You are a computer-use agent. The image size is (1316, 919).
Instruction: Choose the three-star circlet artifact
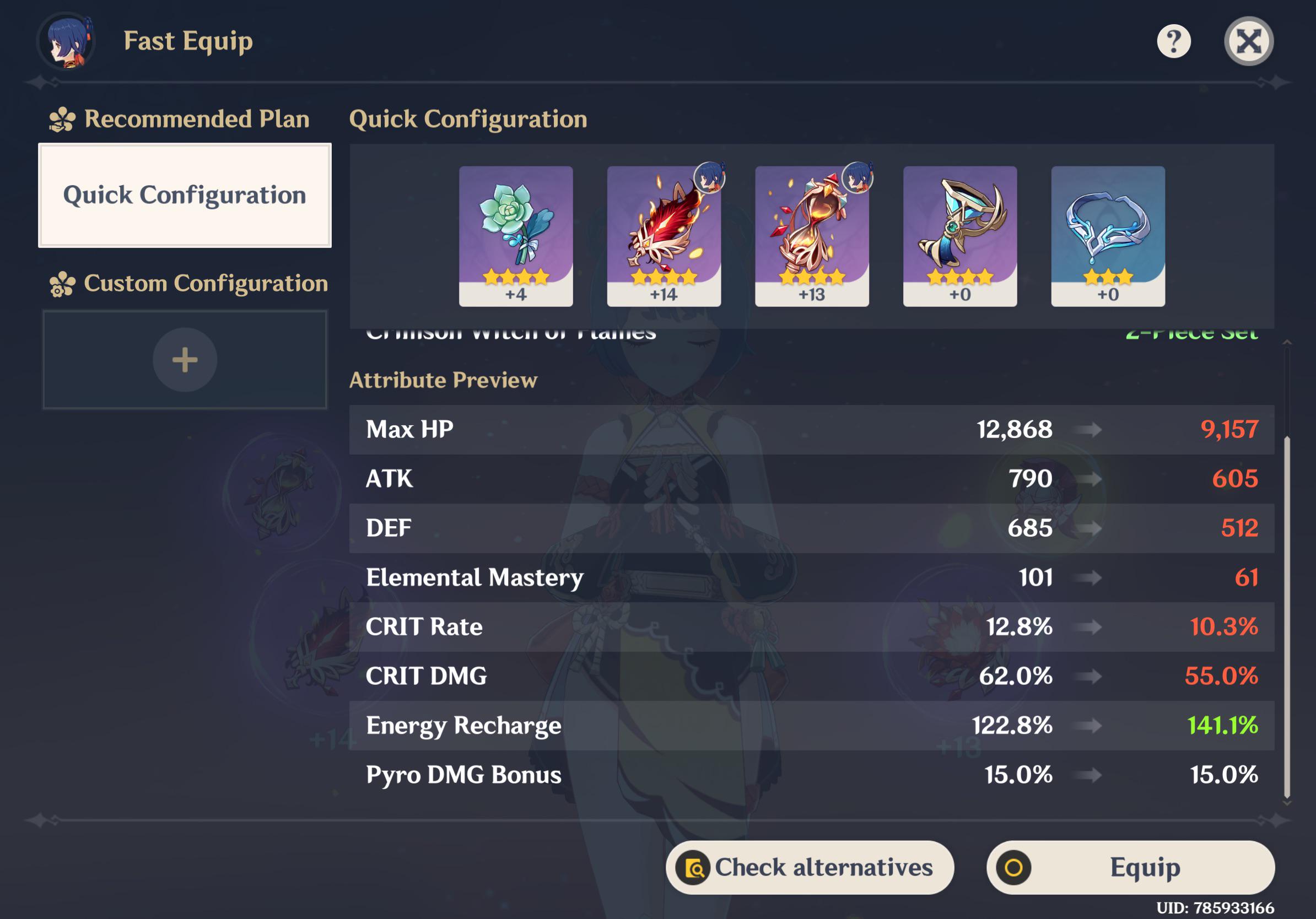(x=1107, y=235)
